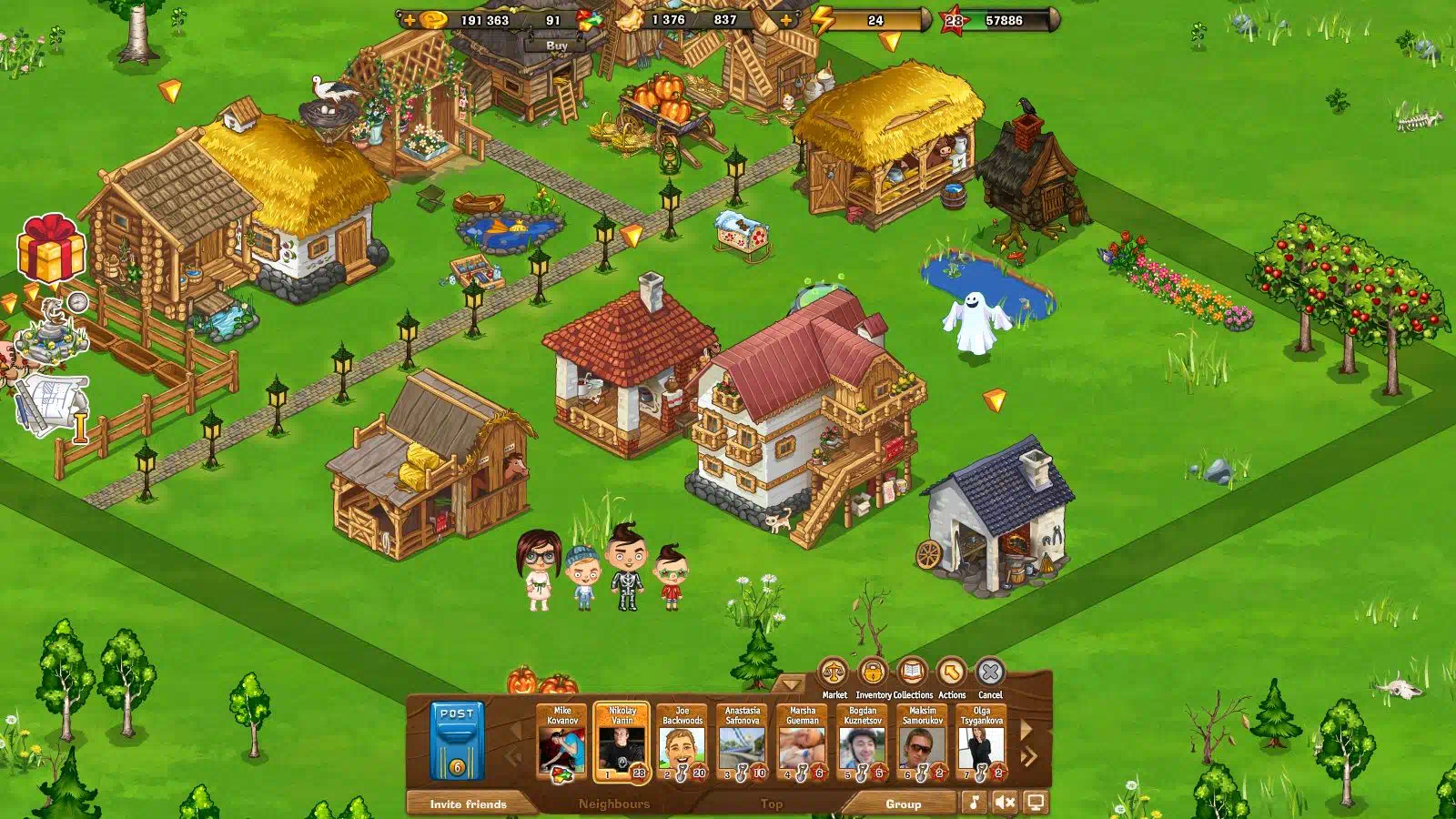Image resolution: width=1456 pixels, height=819 pixels.
Task: Select Anastasia Safonova's friend card
Action: click(742, 743)
